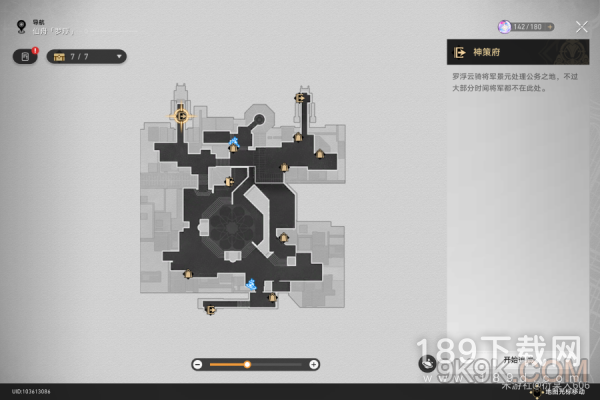This screenshot has width=600, height=400.
Task: Click the blue space anchor near map top
Action: click(x=234, y=141)
